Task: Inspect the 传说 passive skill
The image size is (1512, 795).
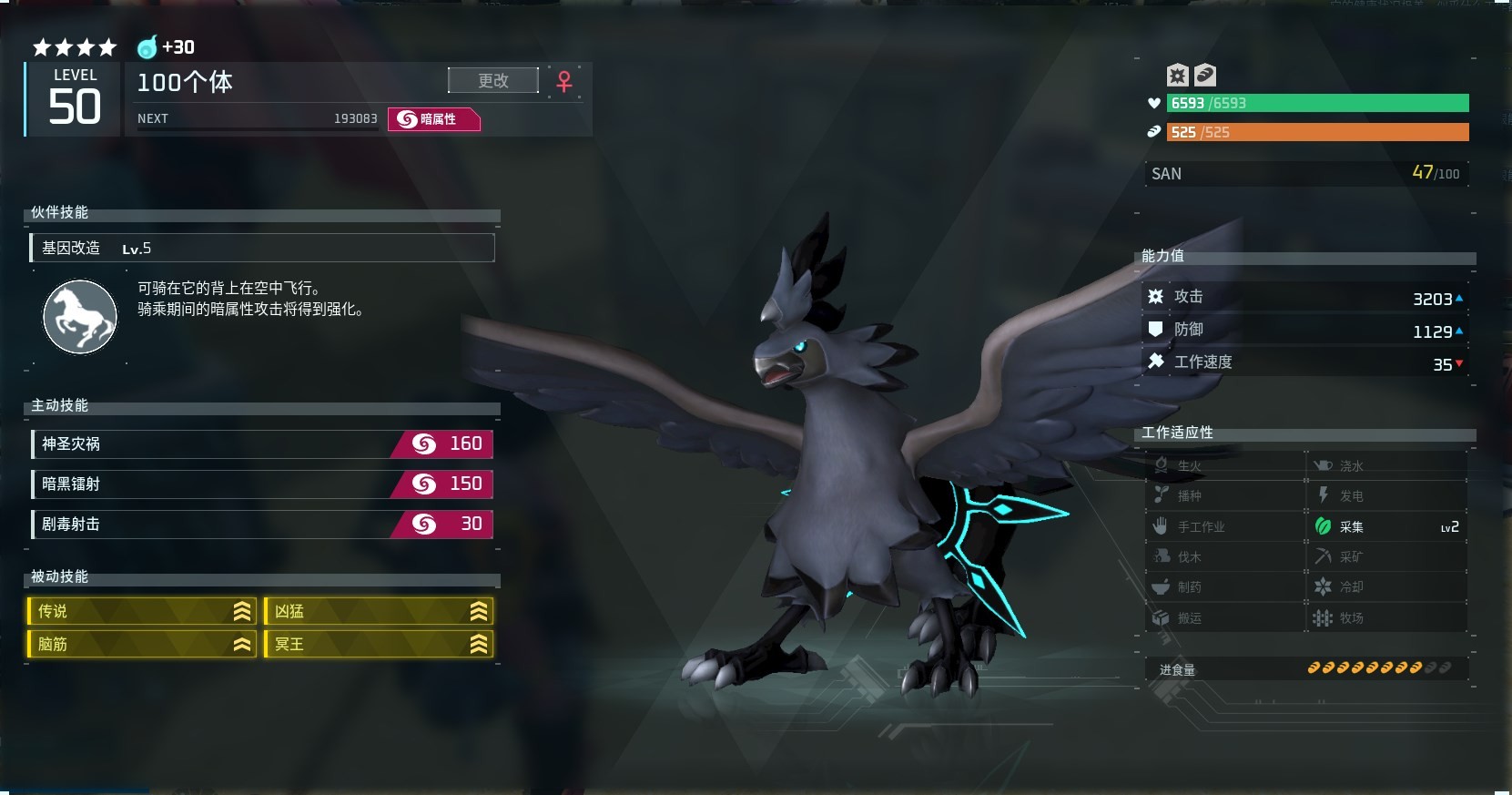Action: tap(143, 611)
